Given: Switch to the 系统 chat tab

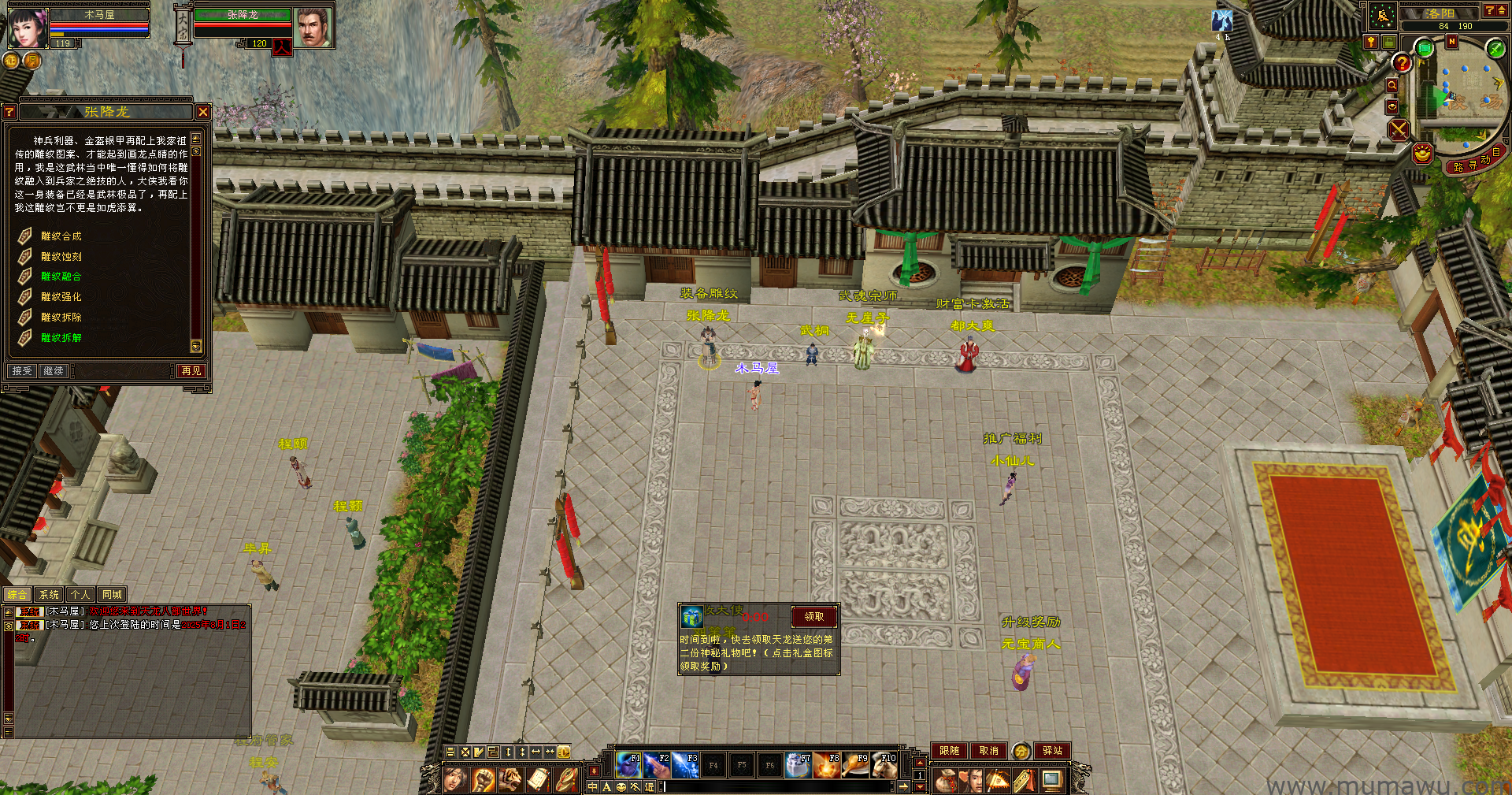Looking at the screenshot, I should tap(49, 595).
